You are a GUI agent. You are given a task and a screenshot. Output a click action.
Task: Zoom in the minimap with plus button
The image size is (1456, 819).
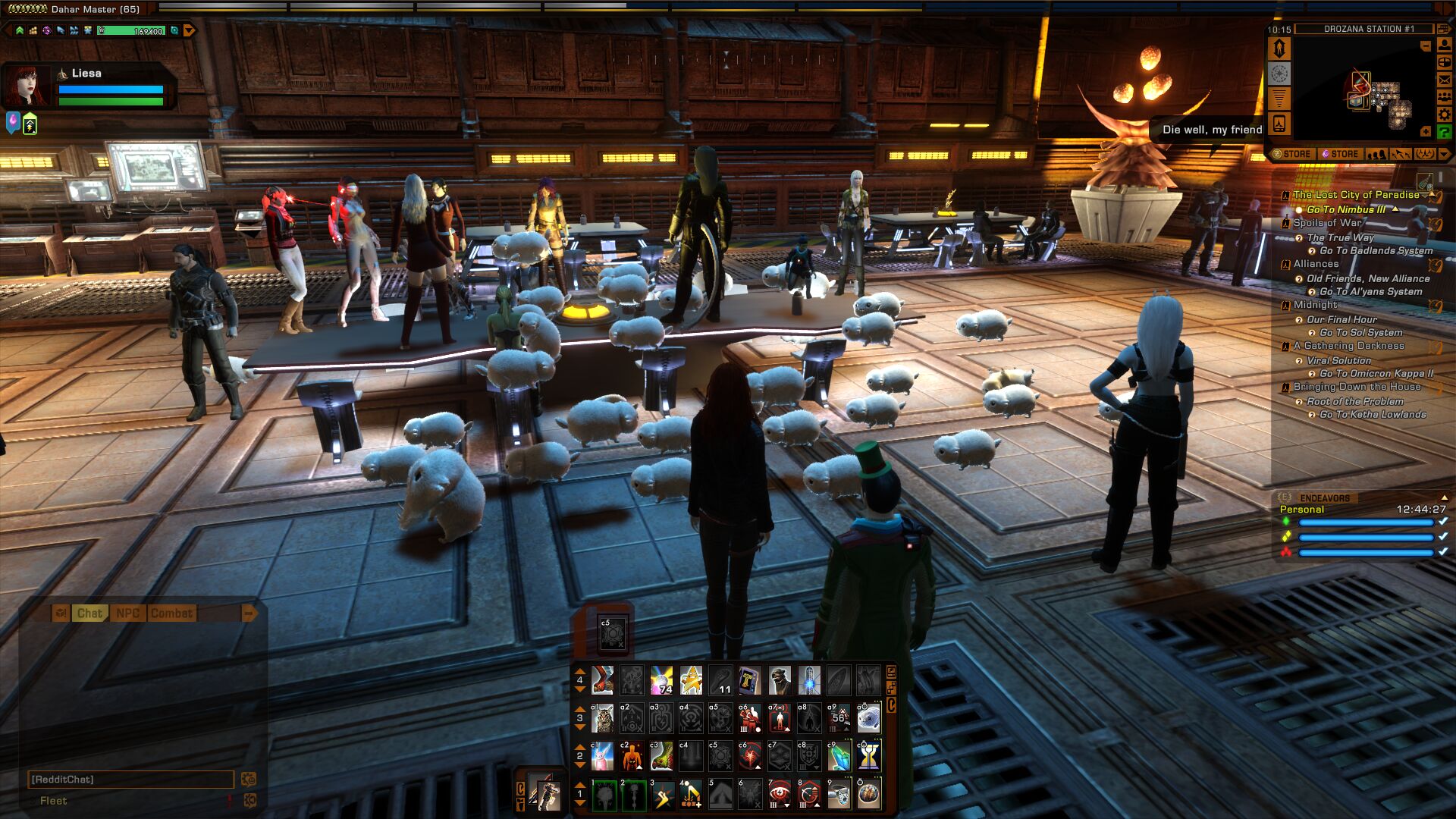[1426, 131]
